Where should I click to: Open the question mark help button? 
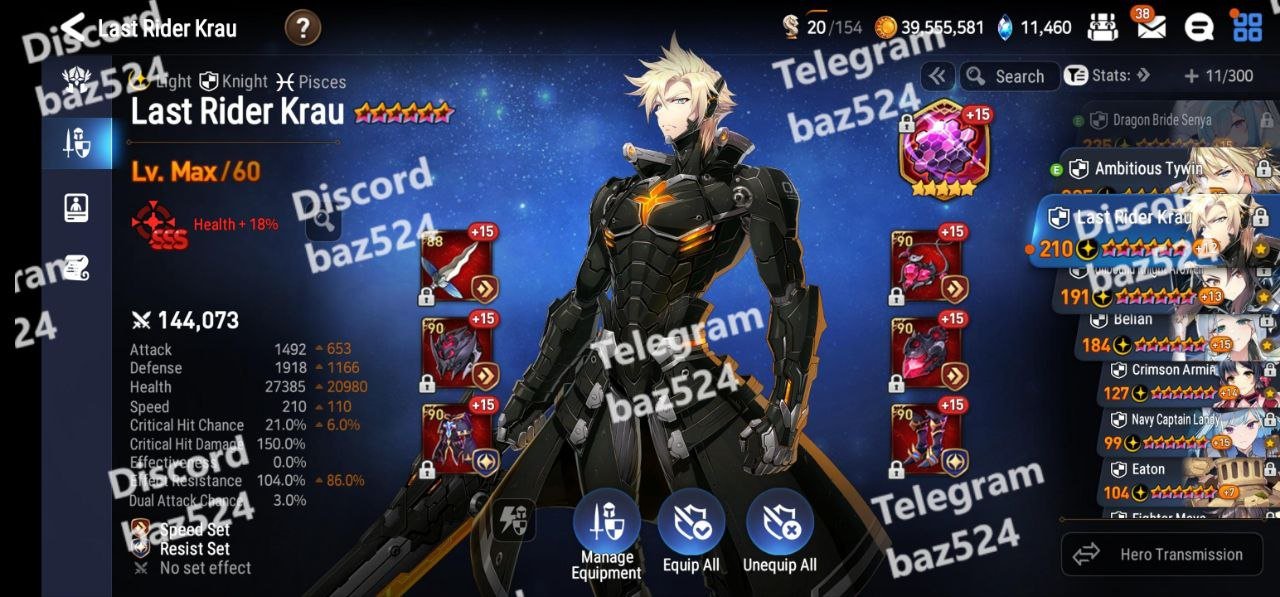(303, 28)
